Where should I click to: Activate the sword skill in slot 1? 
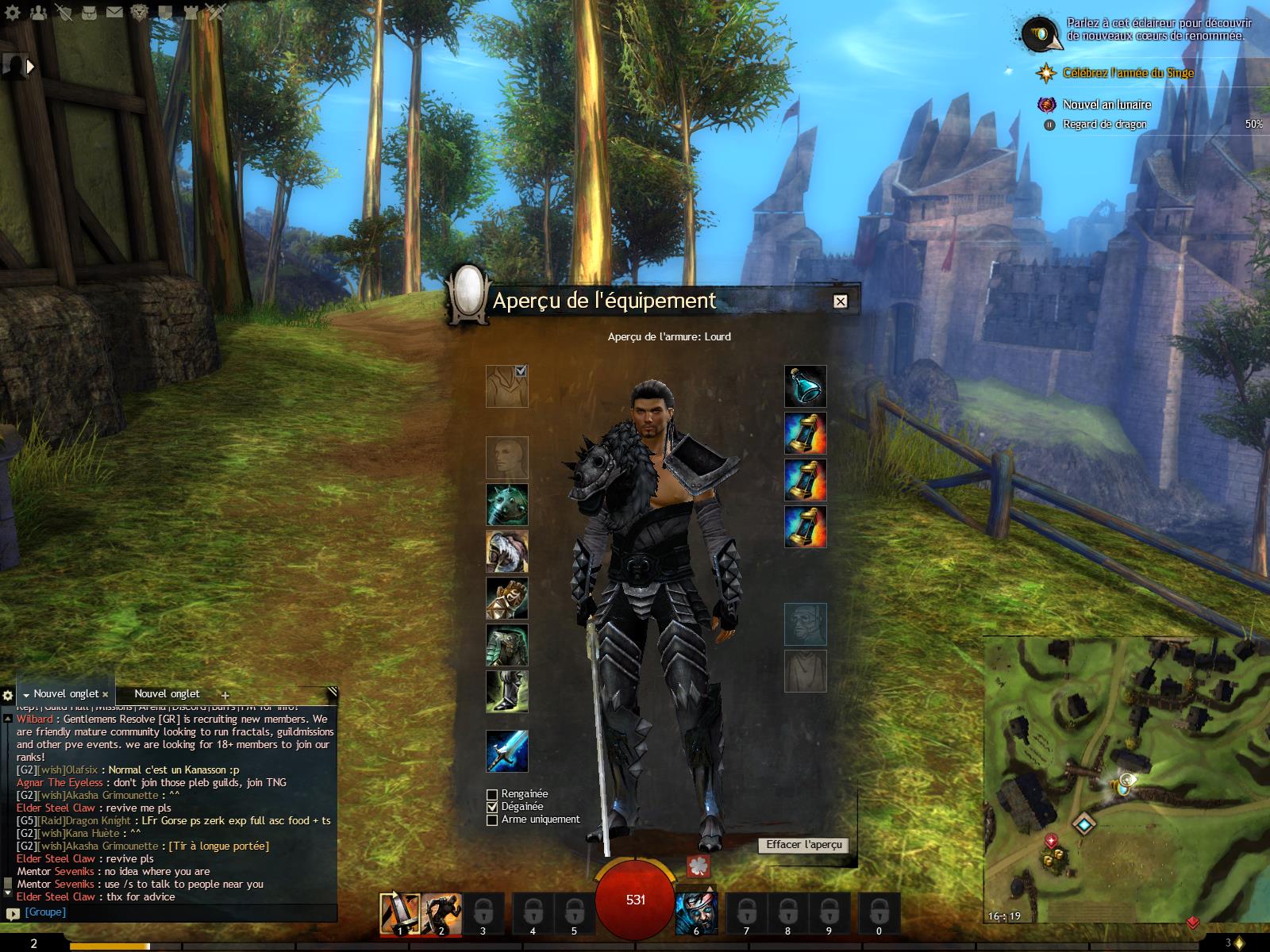(400, 912)
